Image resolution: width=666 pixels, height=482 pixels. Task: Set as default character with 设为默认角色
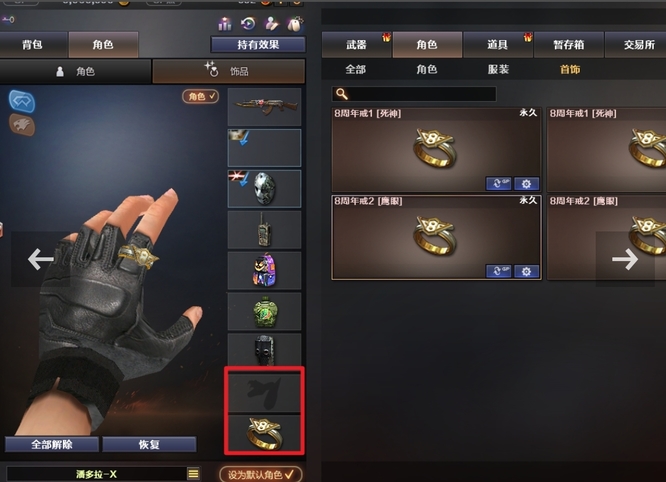click(260, 474)
